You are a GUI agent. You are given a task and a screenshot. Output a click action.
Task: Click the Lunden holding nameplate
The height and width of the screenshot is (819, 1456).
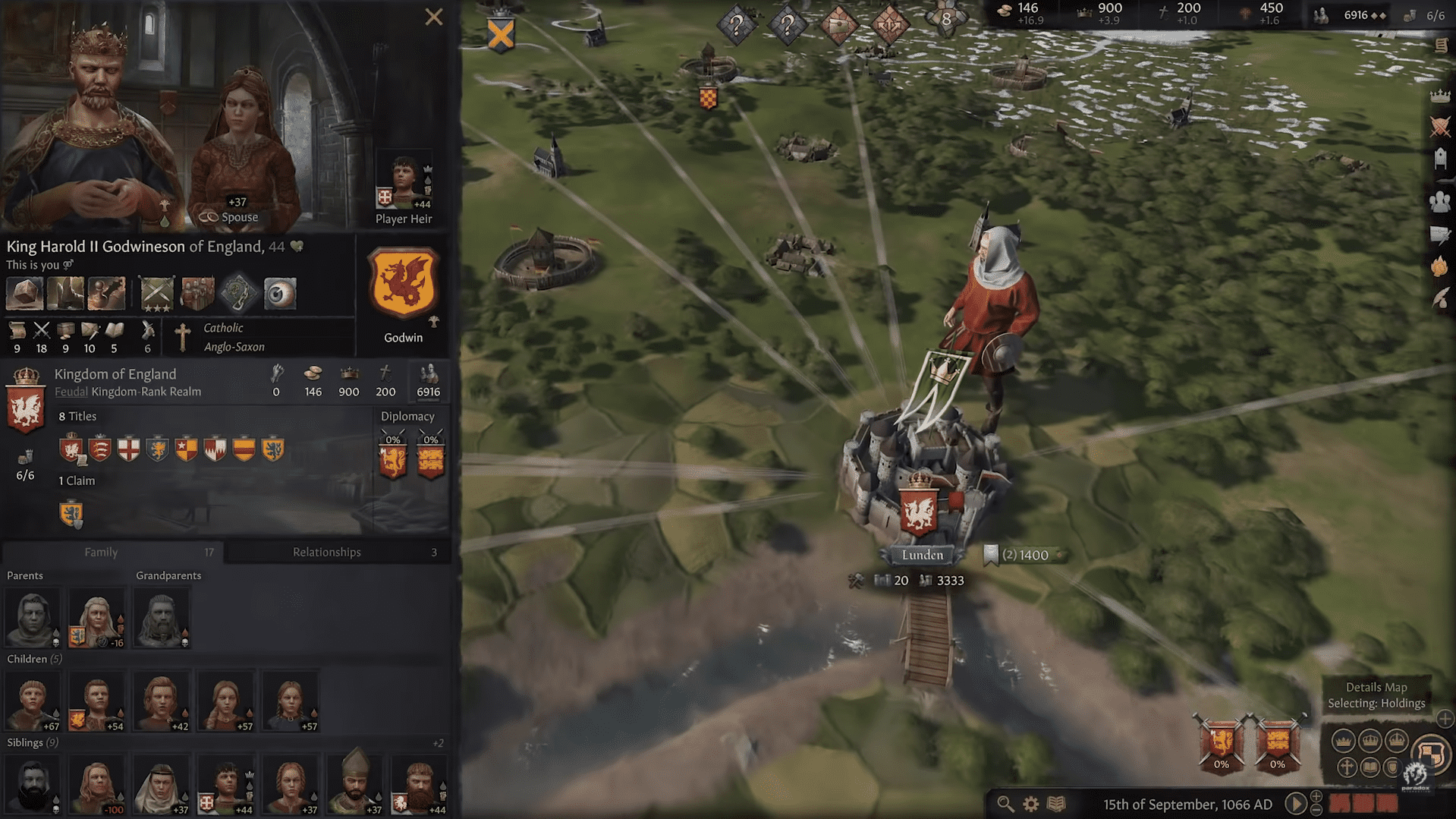coord(922,555)
